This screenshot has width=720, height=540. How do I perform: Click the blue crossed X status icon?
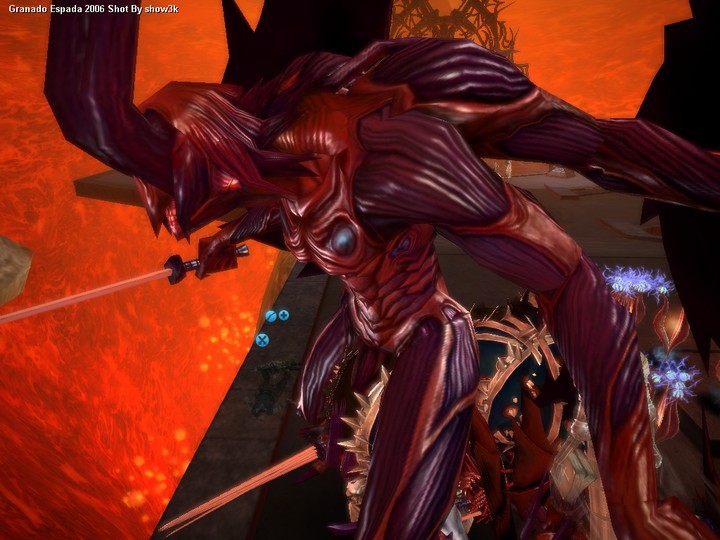coord(263,340)
